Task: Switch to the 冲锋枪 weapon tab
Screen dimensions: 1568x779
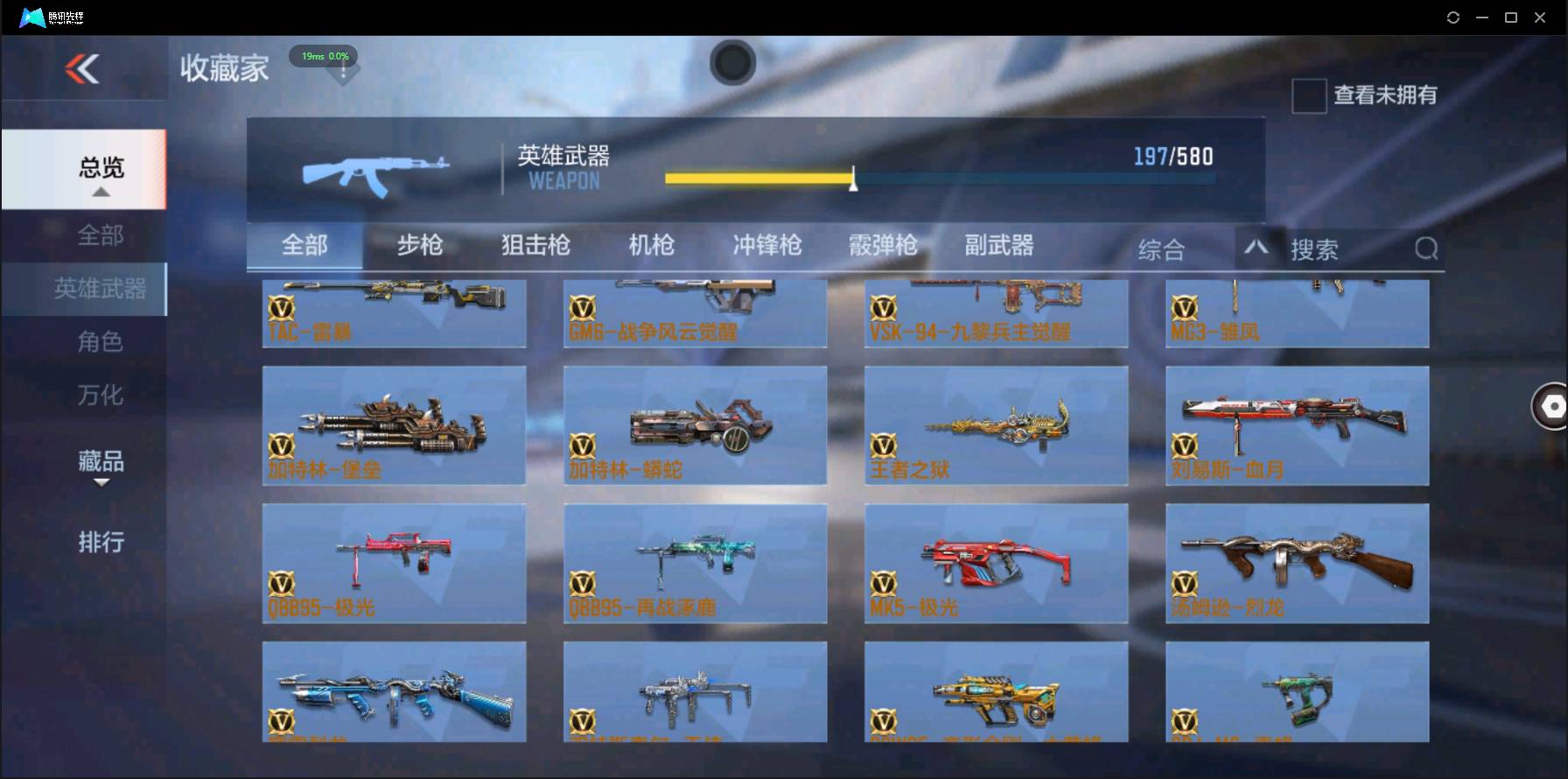Action: pos(766,246)
